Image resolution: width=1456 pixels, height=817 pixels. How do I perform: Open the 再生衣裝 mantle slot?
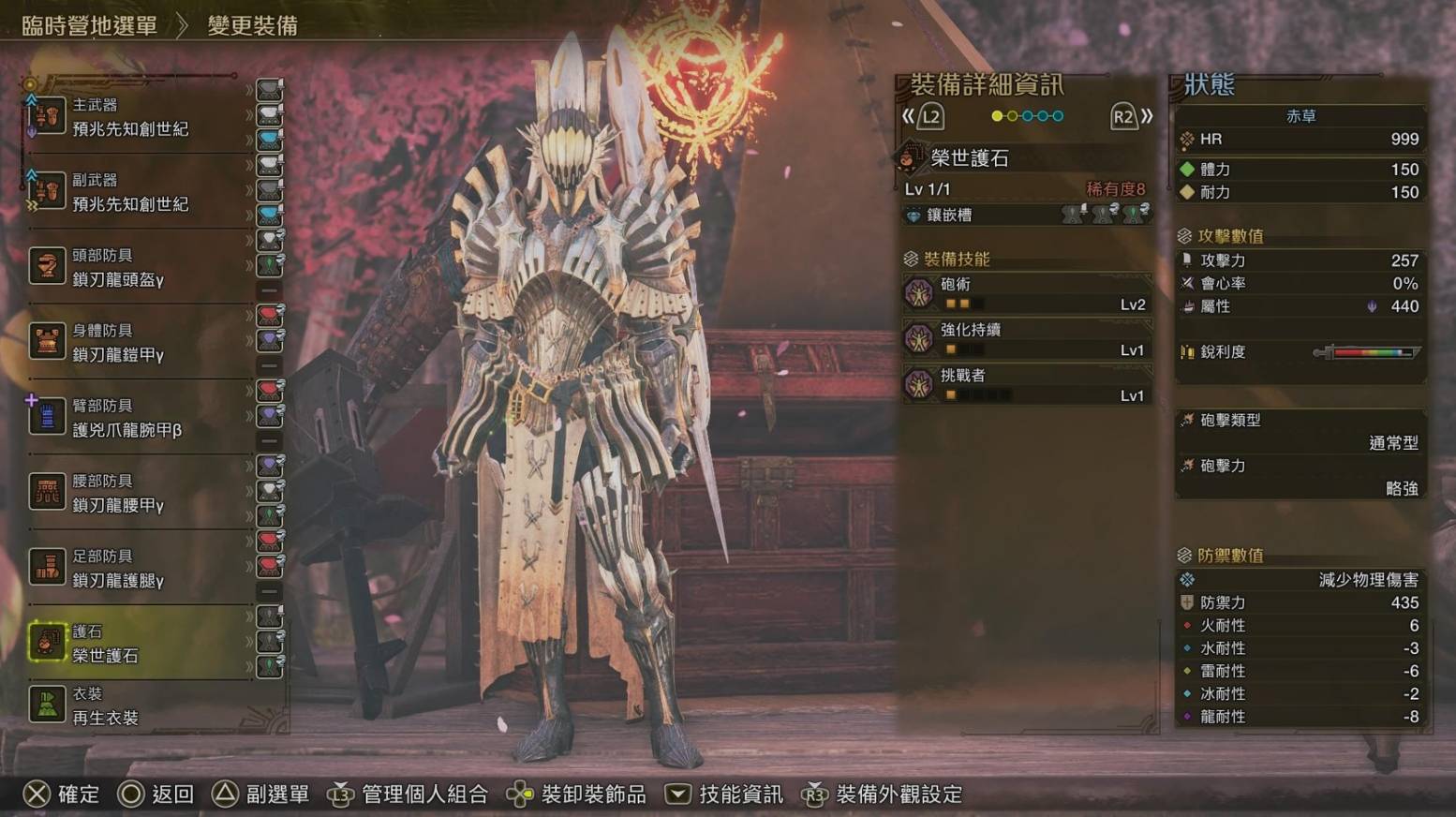(131, 706)
